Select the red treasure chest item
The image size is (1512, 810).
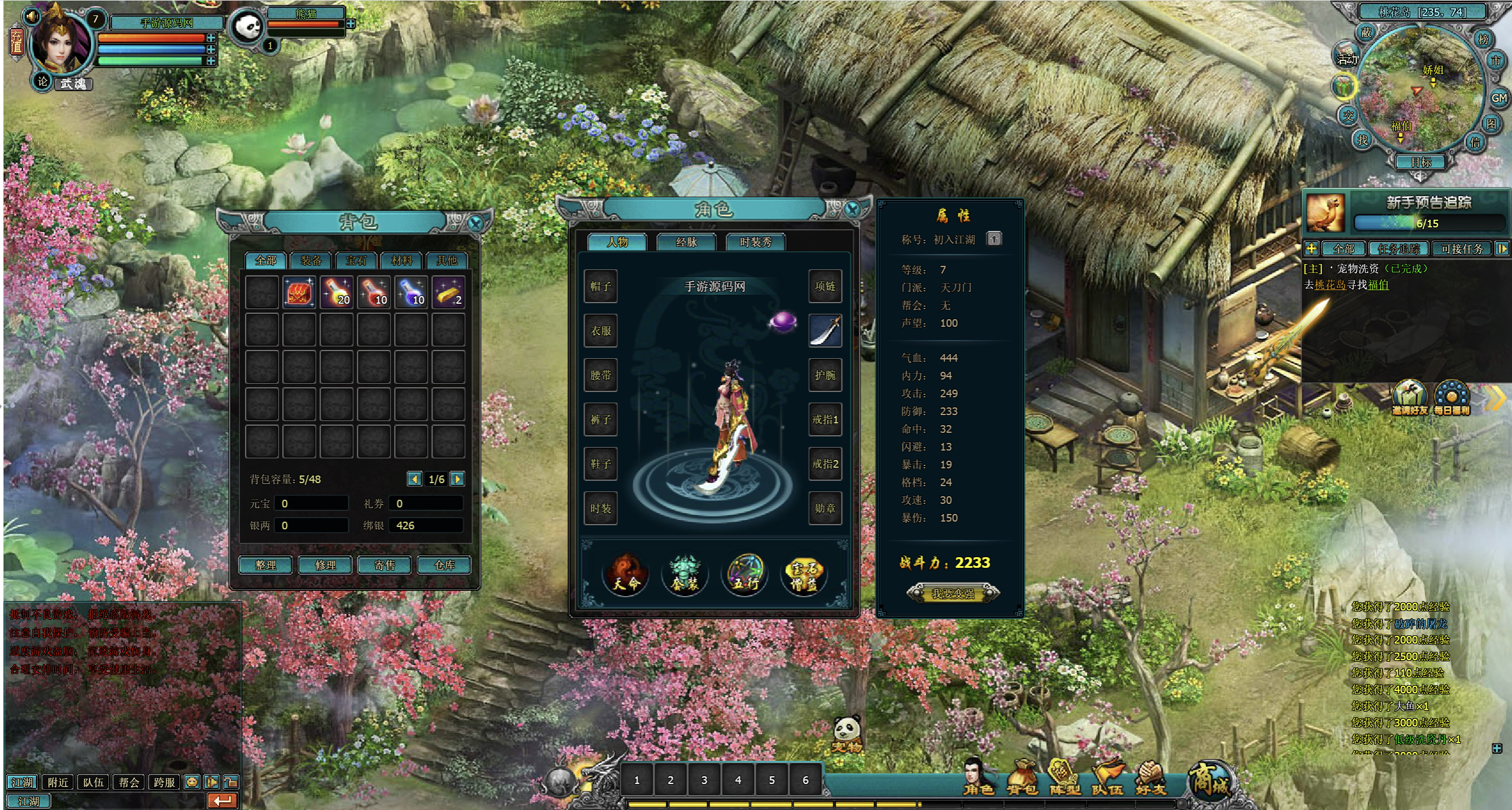point(299,292)
